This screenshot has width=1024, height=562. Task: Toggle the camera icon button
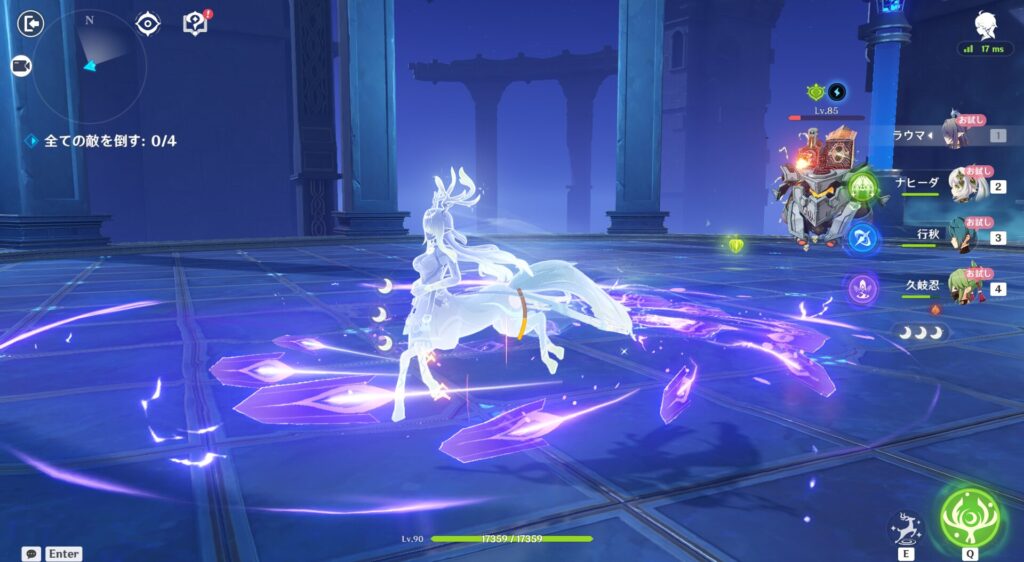pyautogui.click(x=20, y=66)
